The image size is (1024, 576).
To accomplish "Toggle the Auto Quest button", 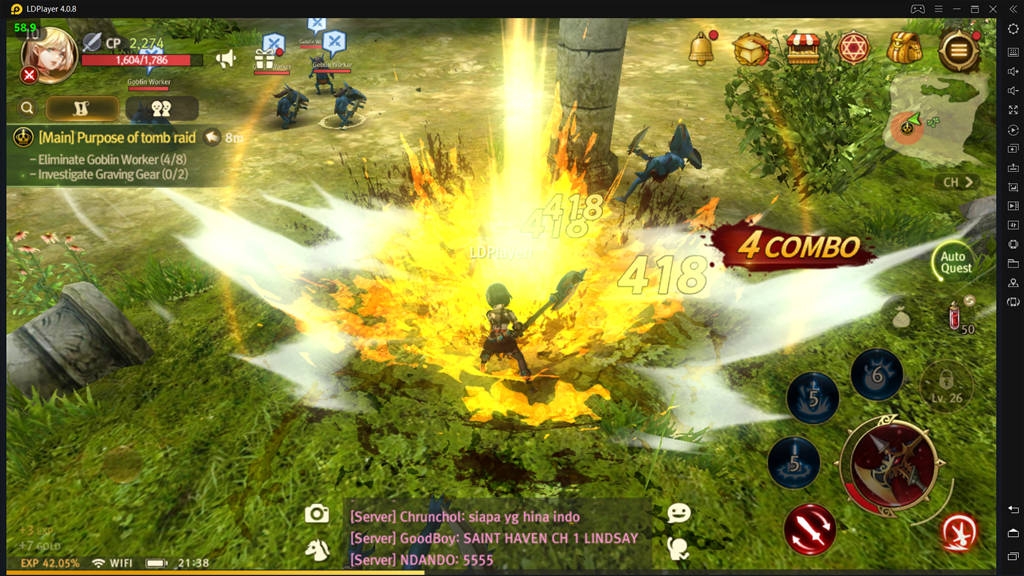I will pyautogui.click(x=956, y=262).
